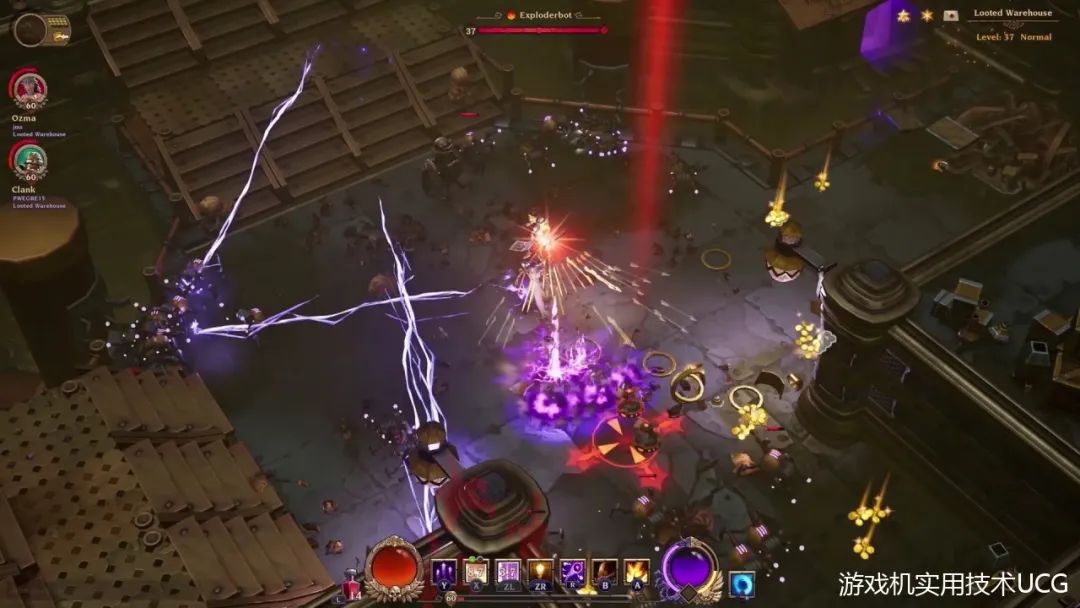Trigger the dark orange slash skill
The width and height of the screenshot is (1080, 608).
coord(605,573)
